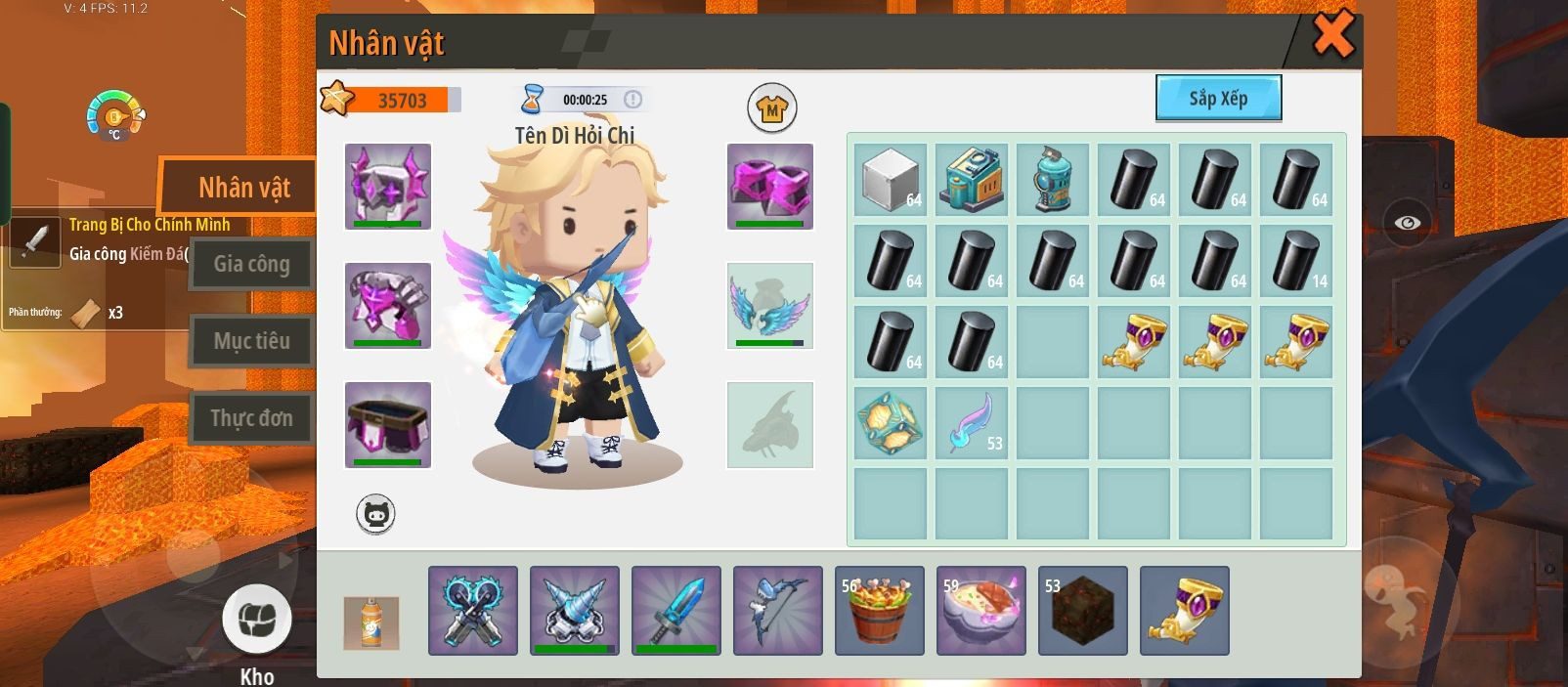Open the Kho storage chest button
1568x687 pixels.
(257, 620)
